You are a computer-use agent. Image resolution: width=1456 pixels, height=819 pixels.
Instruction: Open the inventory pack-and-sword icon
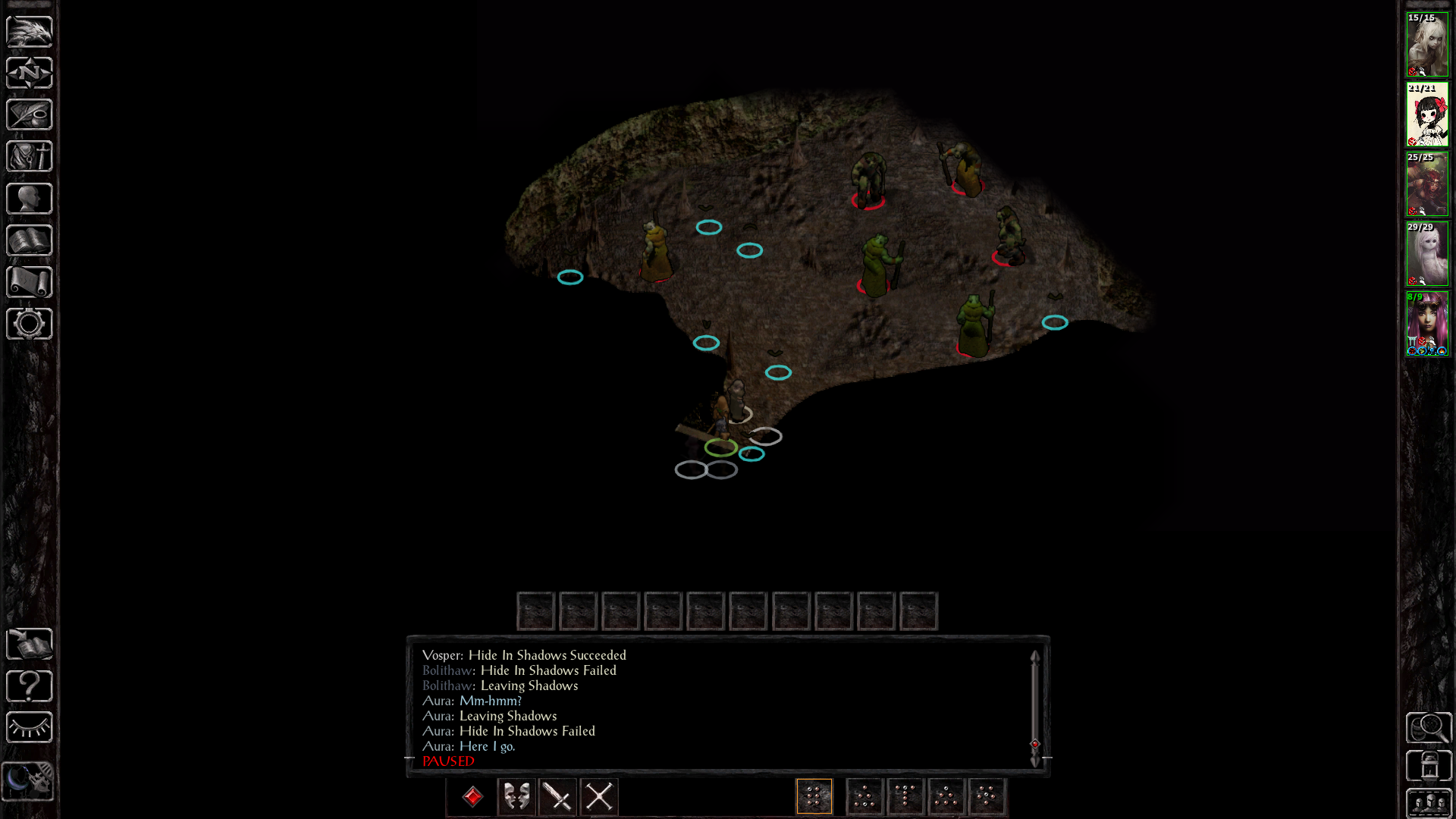click(30, 156)
